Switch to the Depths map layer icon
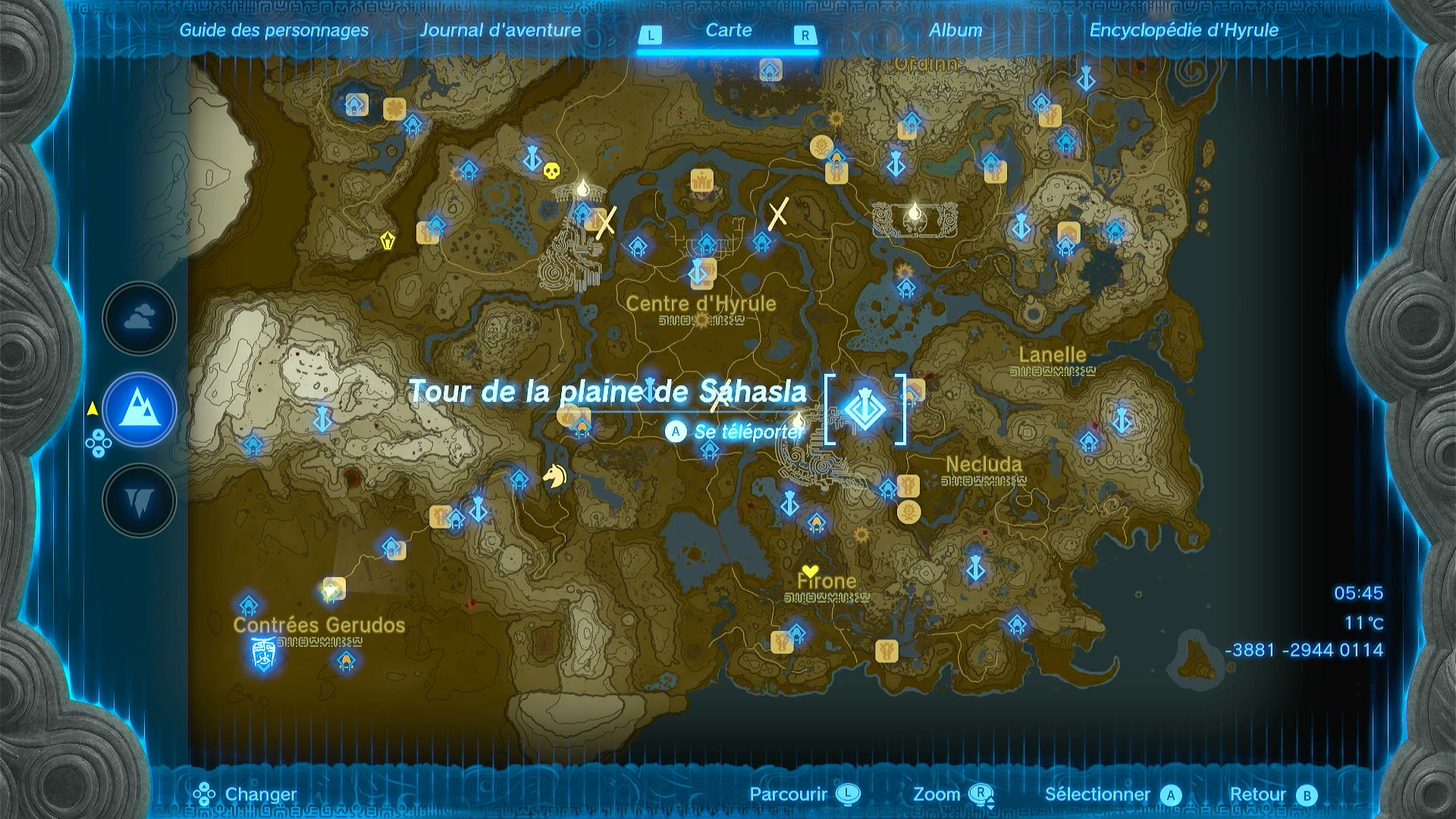This screenshot has height=819, width=1456. coord(139,500)
